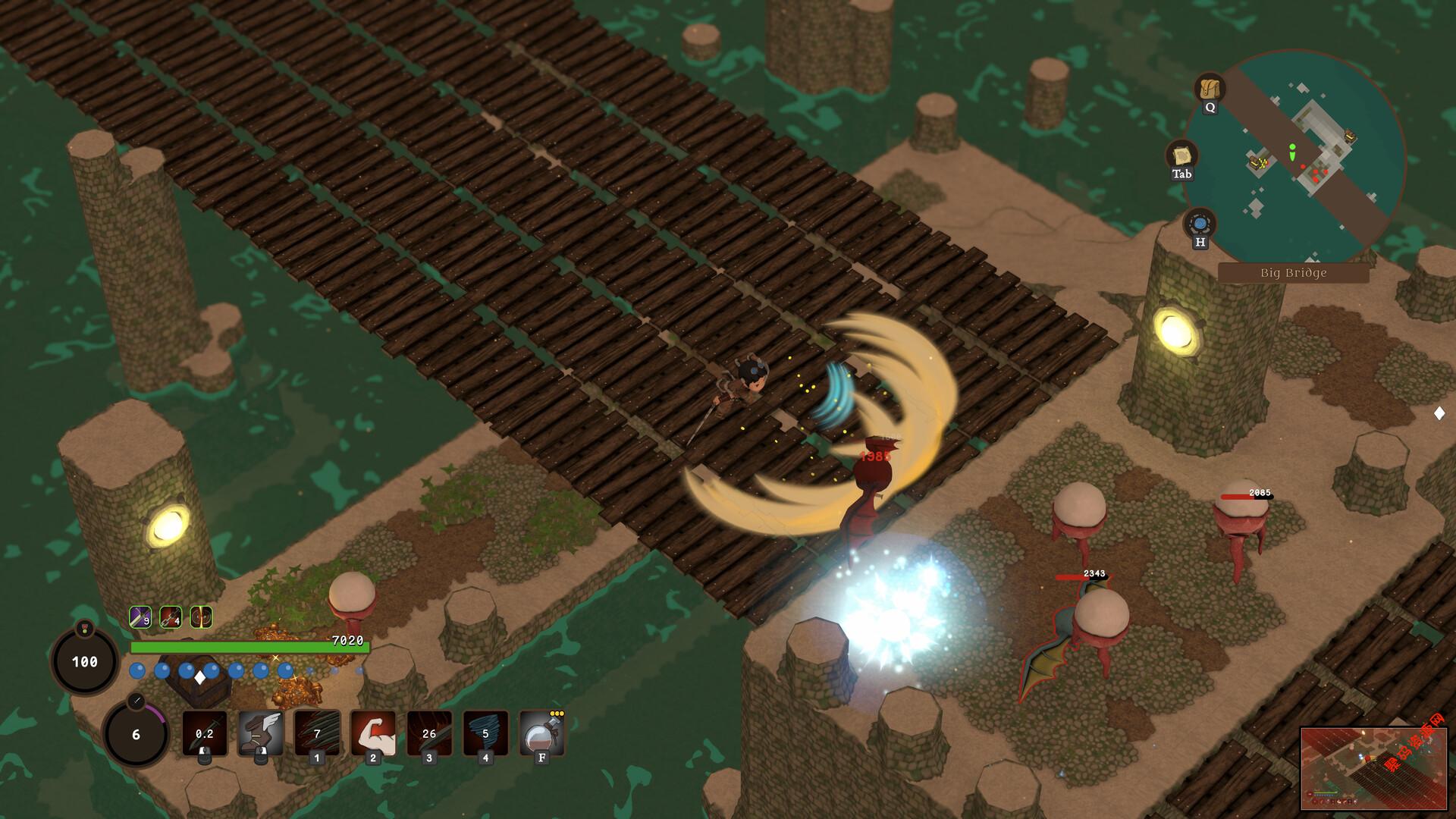Viewport: 1456px width, 819px height.
Task: Inspect the shield-split buff icon
Action: pyautogui.click(x=201, y=617)
